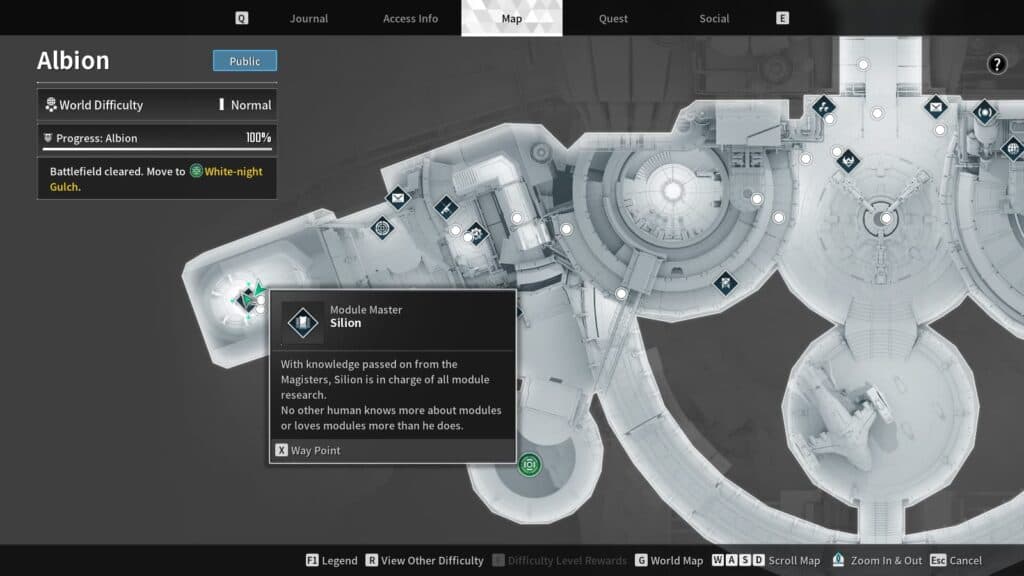Set a Way Point to Silion
Viewport: 1024px width, 576px height.
[308, 450]
